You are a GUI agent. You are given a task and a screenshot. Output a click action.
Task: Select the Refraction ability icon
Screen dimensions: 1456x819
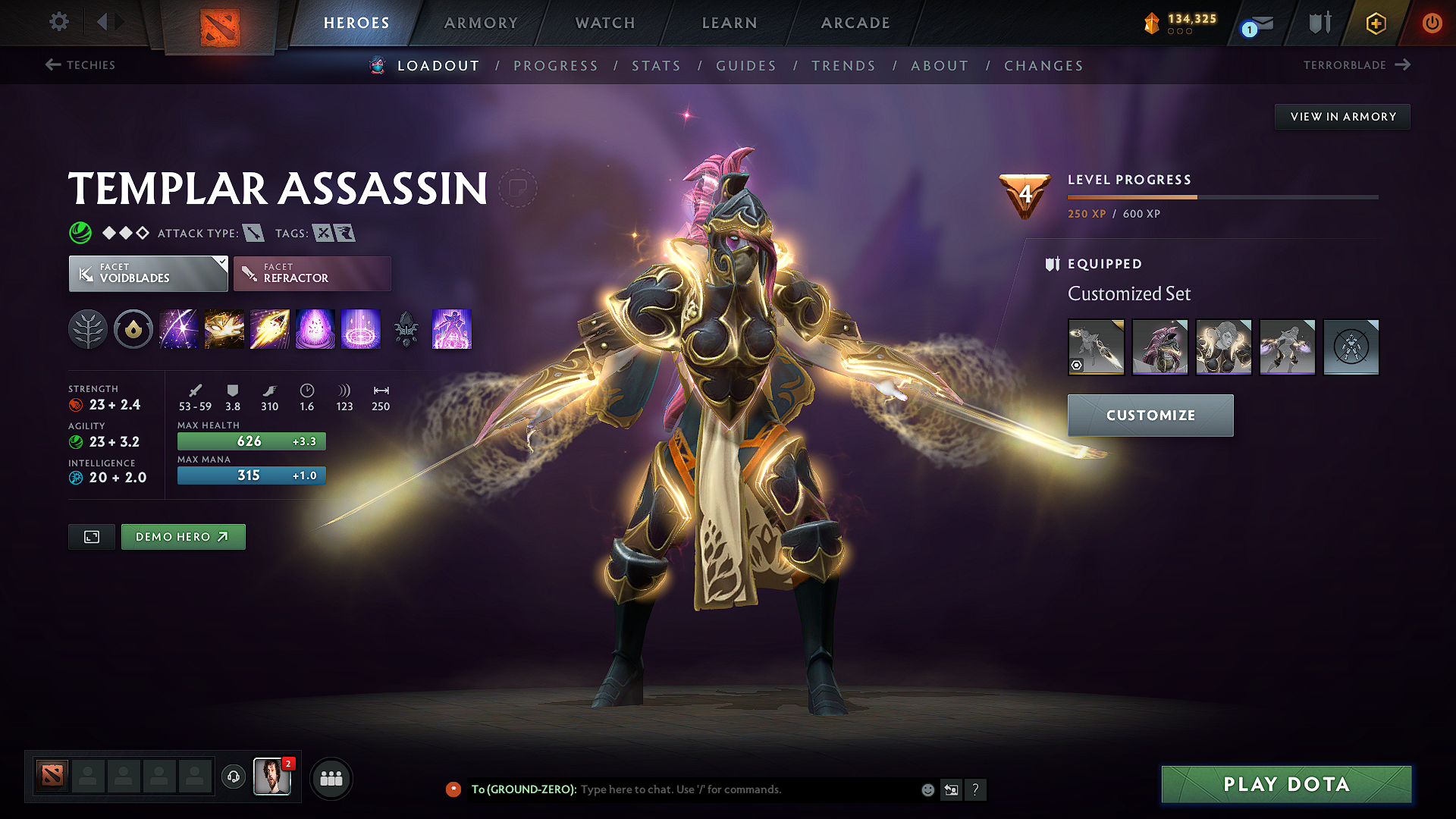(178, 329)
